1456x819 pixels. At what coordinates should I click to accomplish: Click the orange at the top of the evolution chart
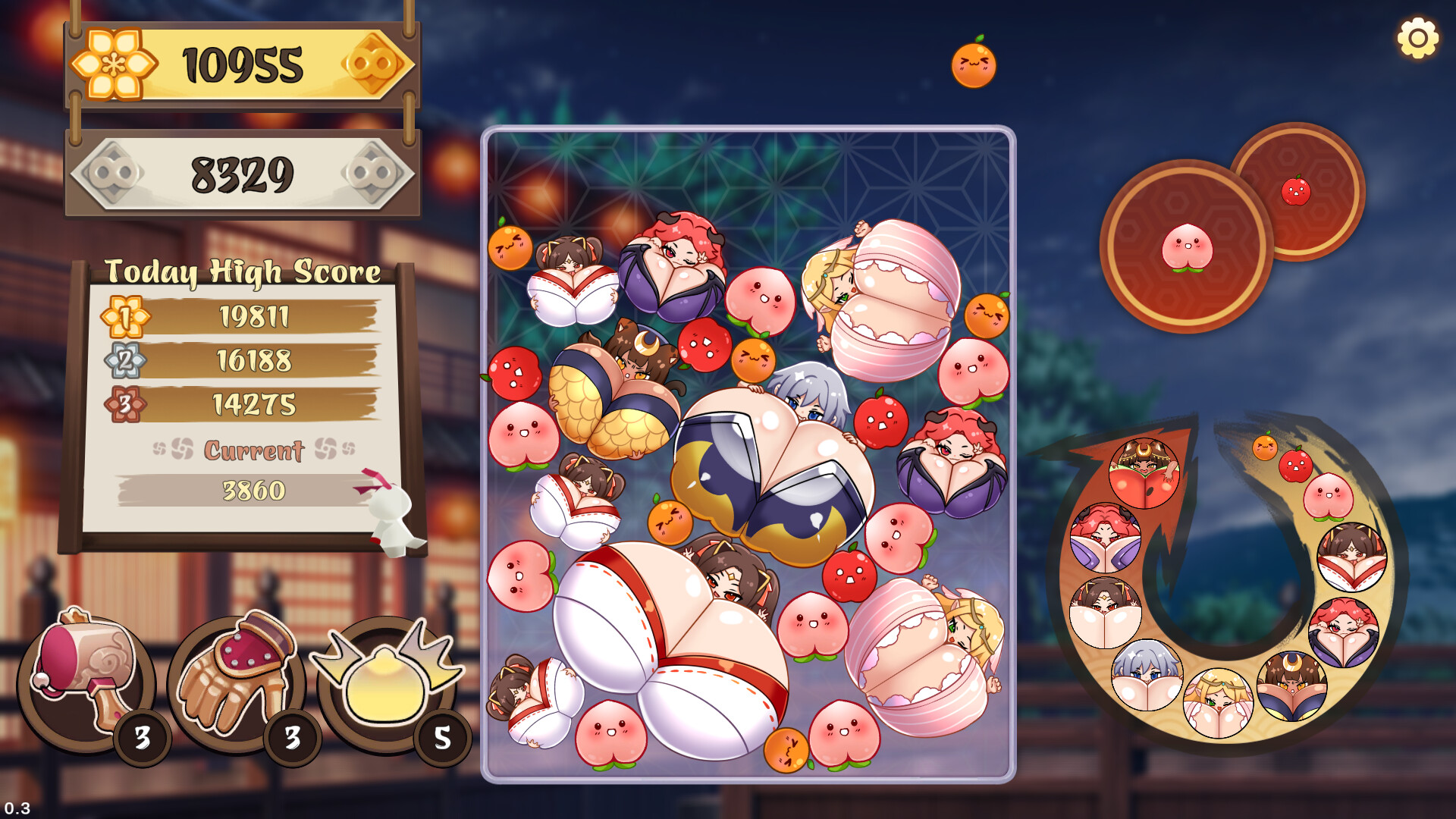click(1264, 447)
